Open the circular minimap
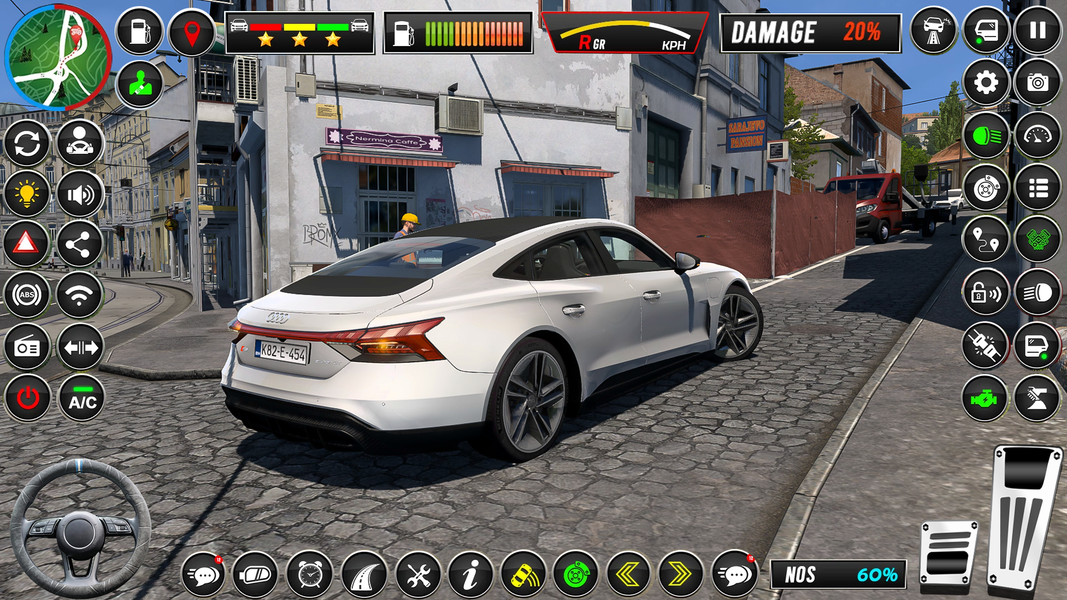Image resolution: width=1067 pixels, height=600 pixels. pos(58,56)
